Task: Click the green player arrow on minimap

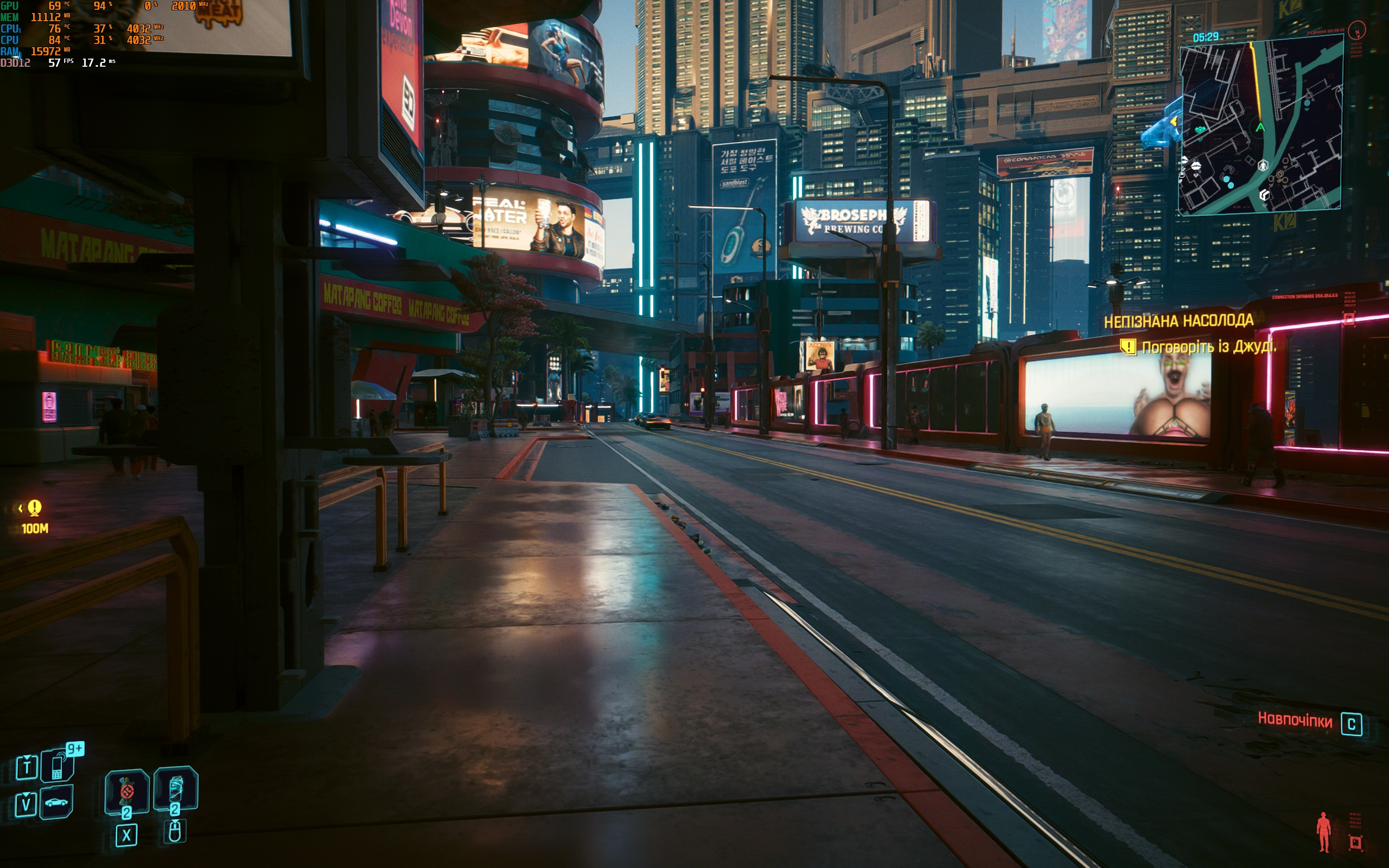Action: tap(1260, 127)
